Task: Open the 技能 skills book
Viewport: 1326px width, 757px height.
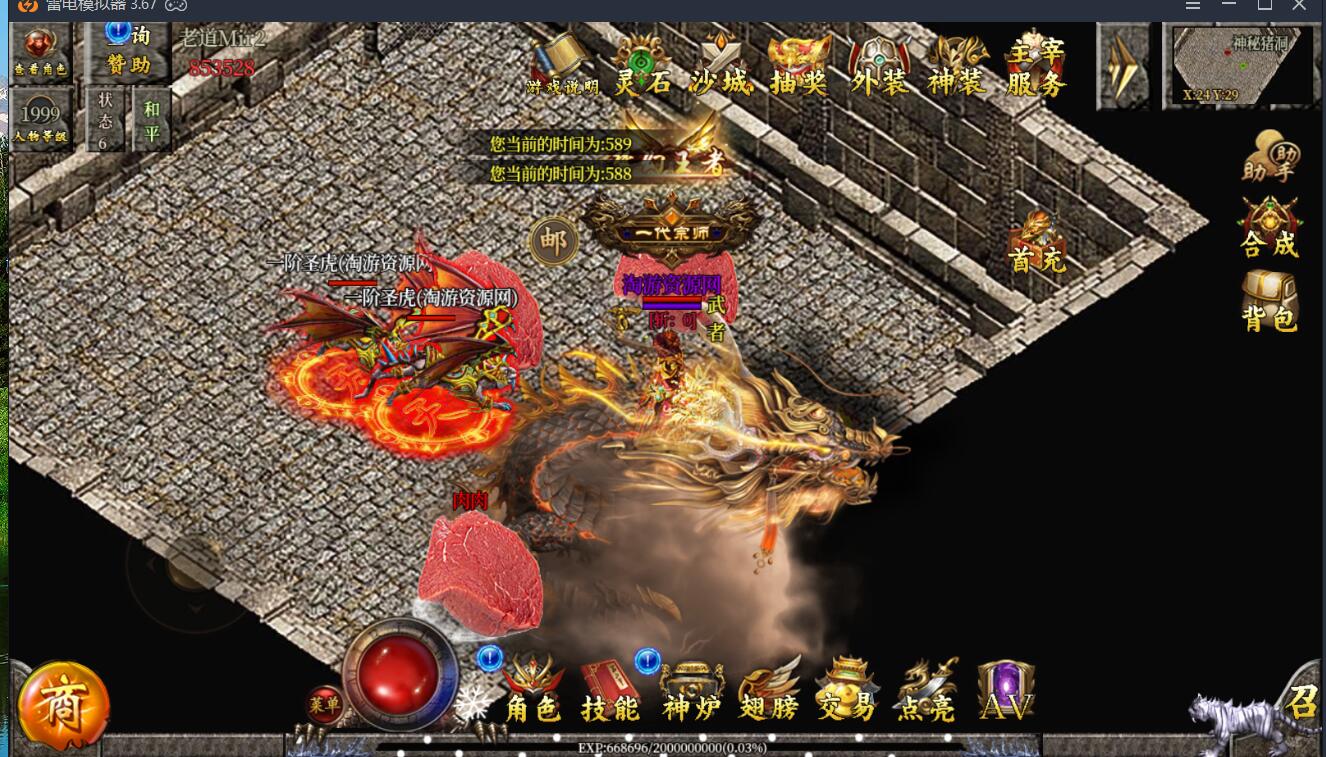Action: click(610, 692)
